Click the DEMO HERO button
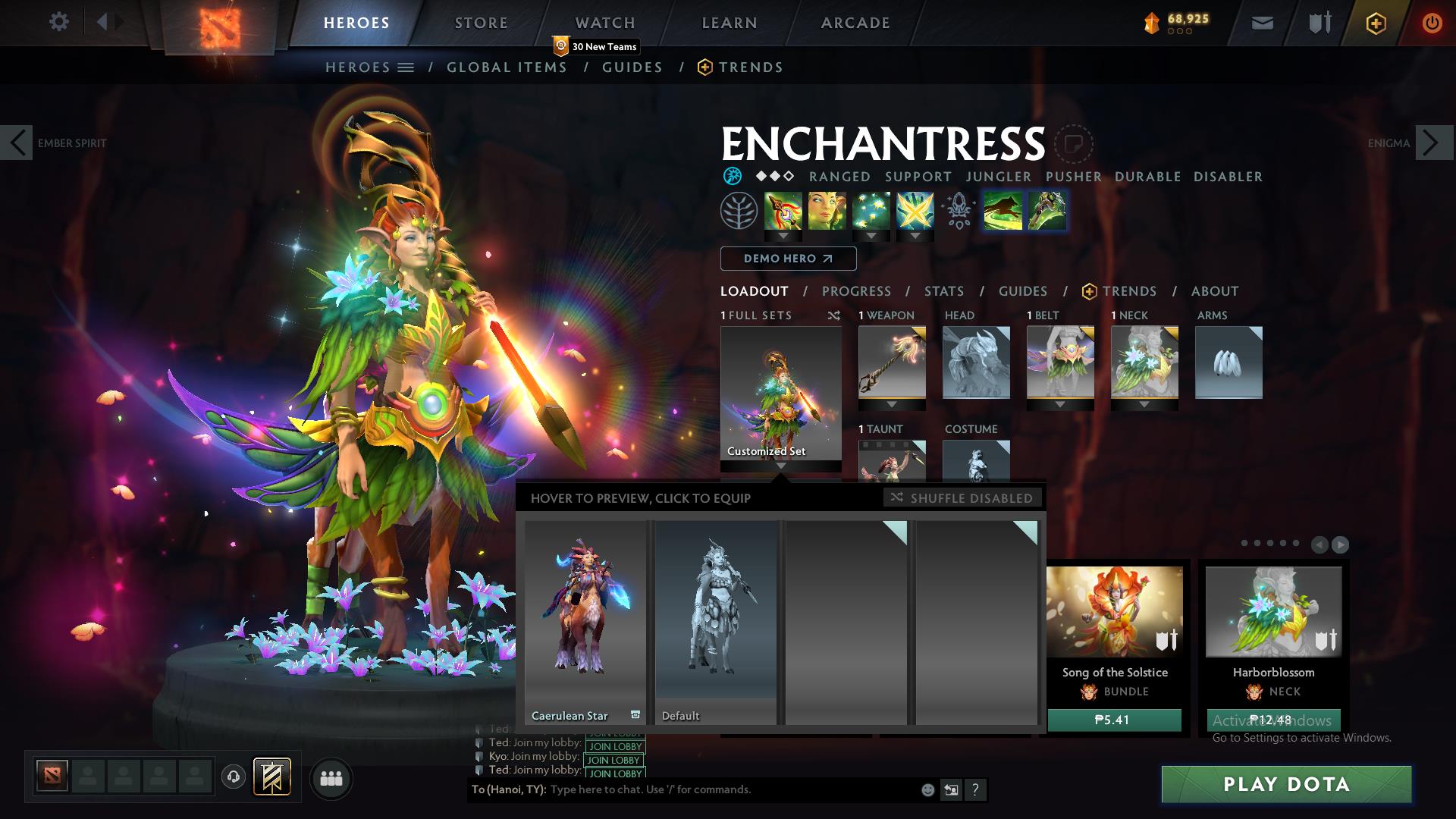This screenshot has width=1456, height=819. pyautogui.click(x=788, y=259)
